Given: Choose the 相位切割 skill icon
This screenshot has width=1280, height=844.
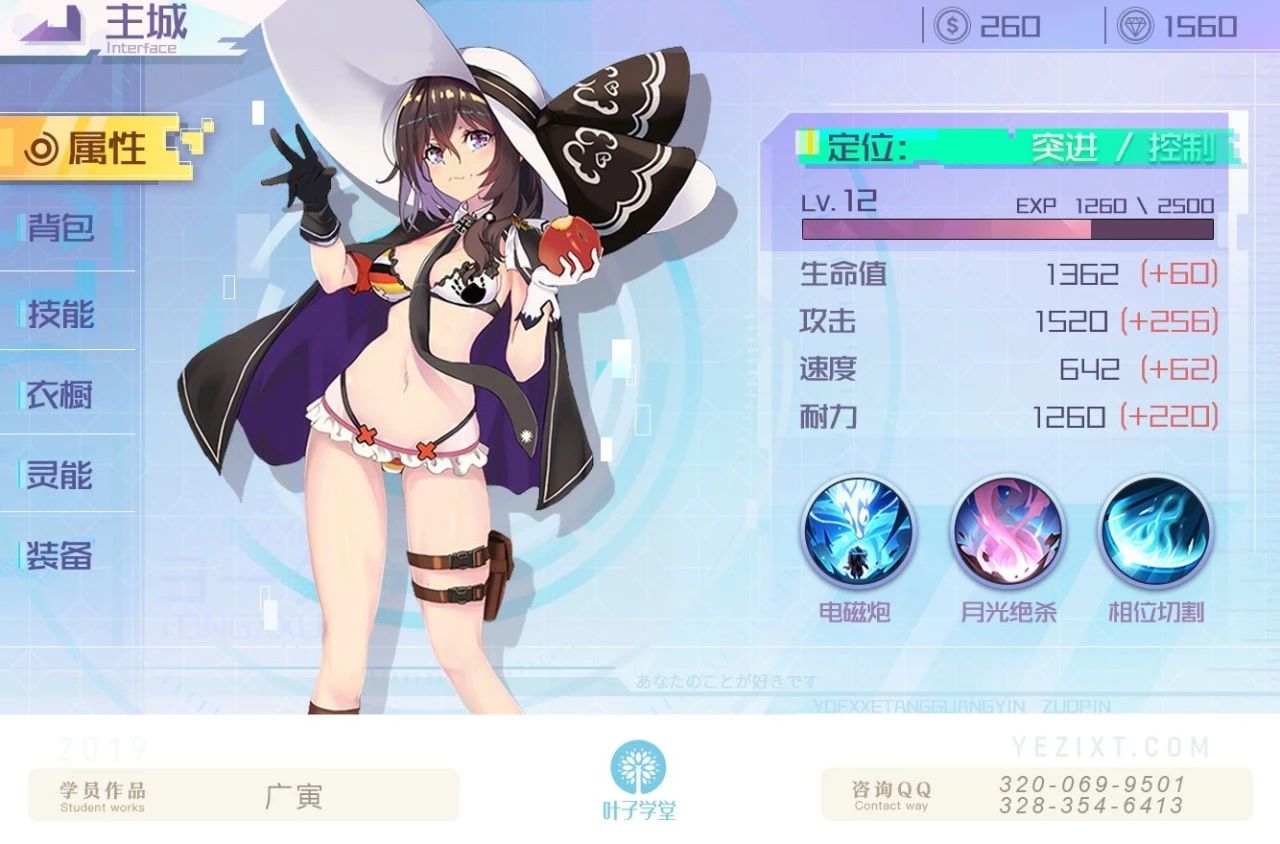Looking at the screenshot, I should [1156, 532].
